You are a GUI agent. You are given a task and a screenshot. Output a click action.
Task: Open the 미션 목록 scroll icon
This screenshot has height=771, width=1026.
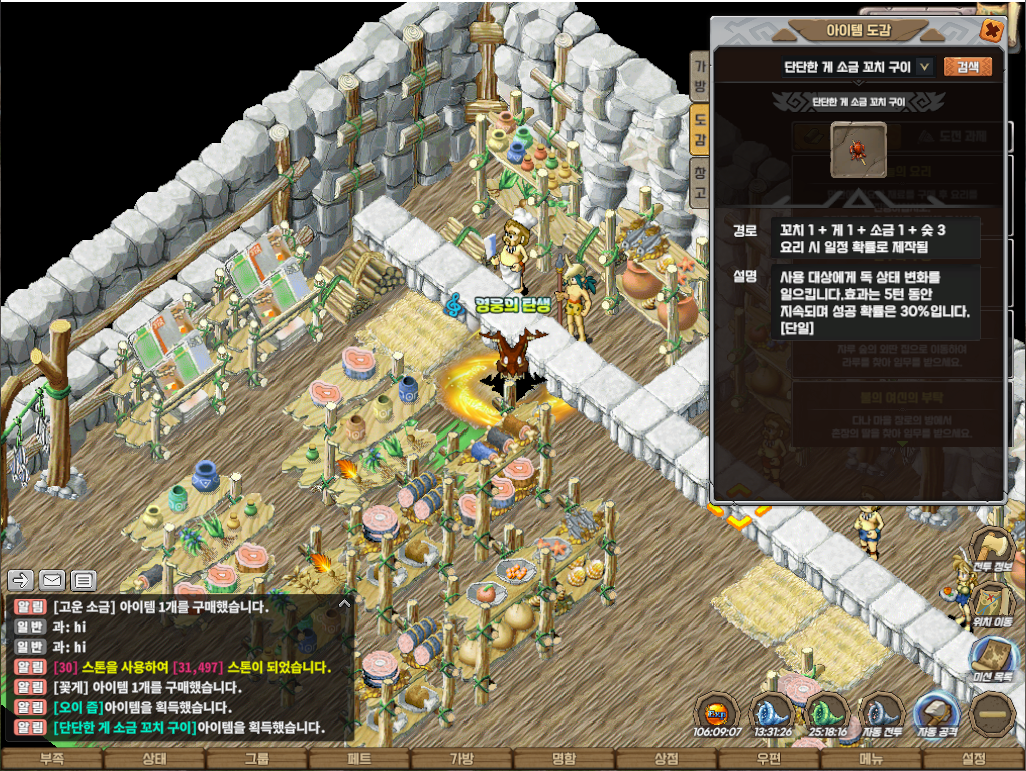(x=993, y=658)
